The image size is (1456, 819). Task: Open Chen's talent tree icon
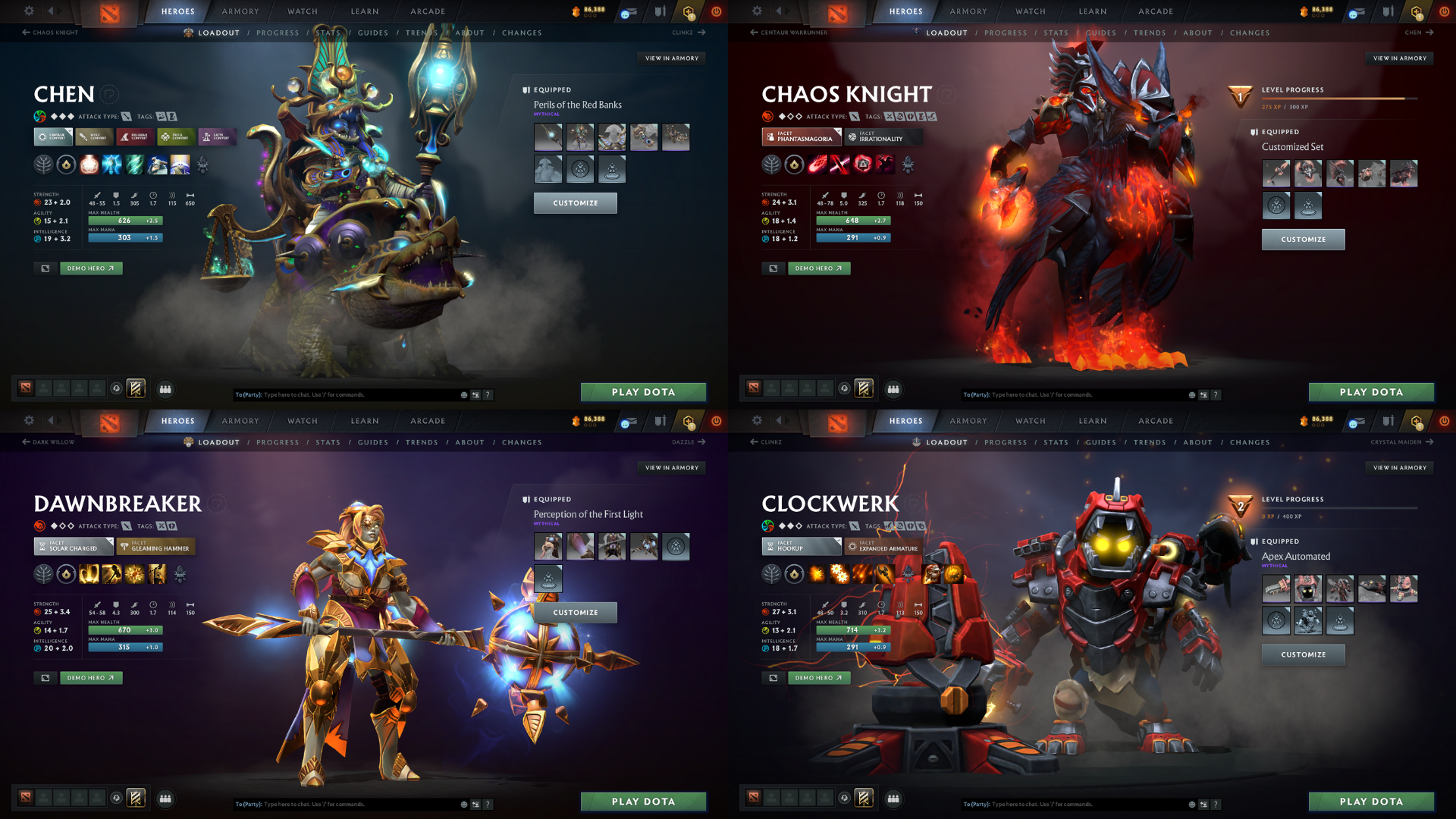pos(43,165)
